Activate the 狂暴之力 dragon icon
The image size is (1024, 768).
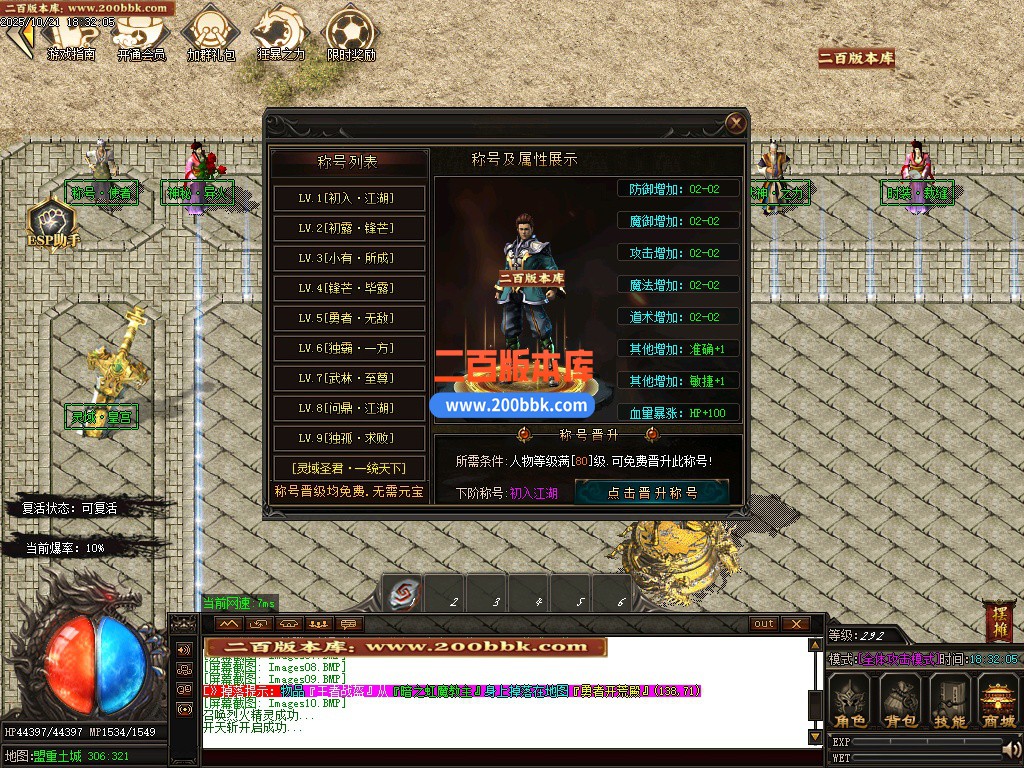tap(280, 34)
